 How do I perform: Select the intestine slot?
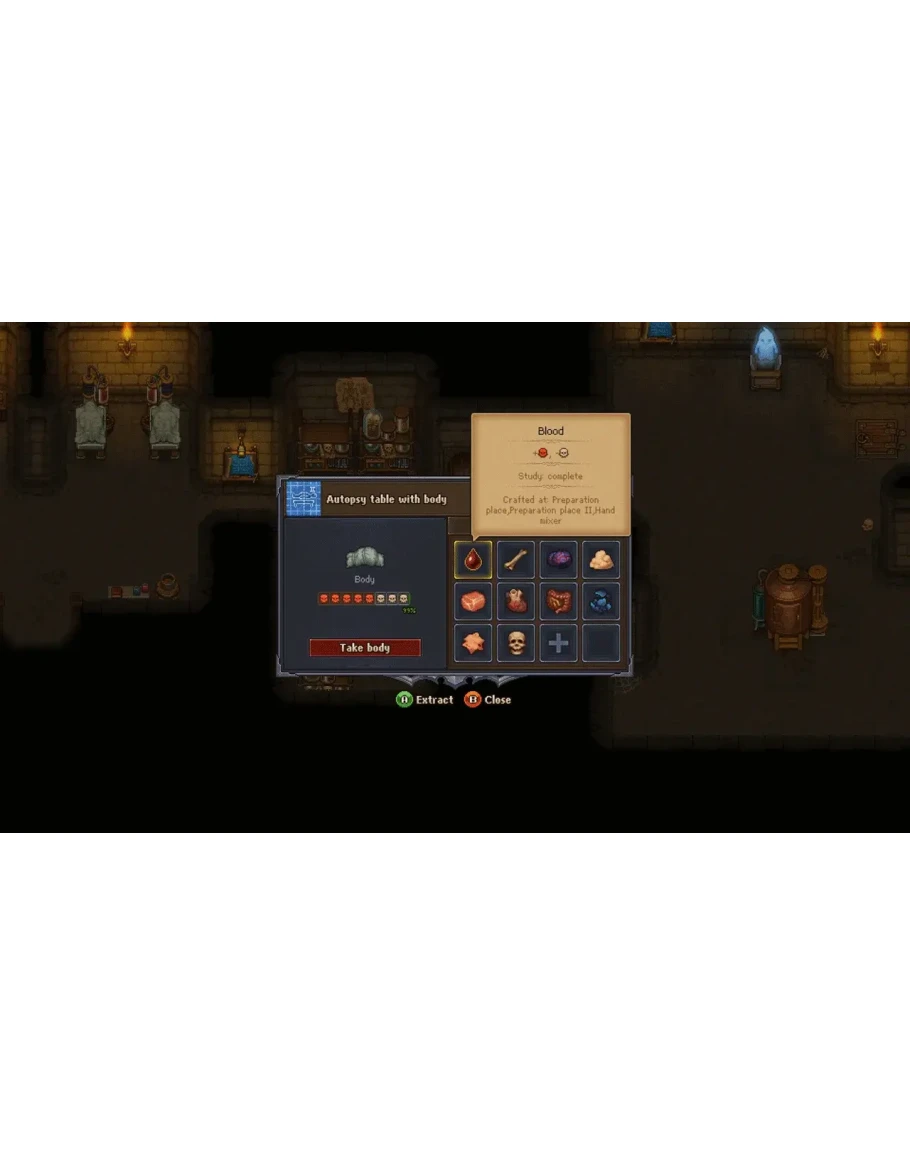coord(559,602)
